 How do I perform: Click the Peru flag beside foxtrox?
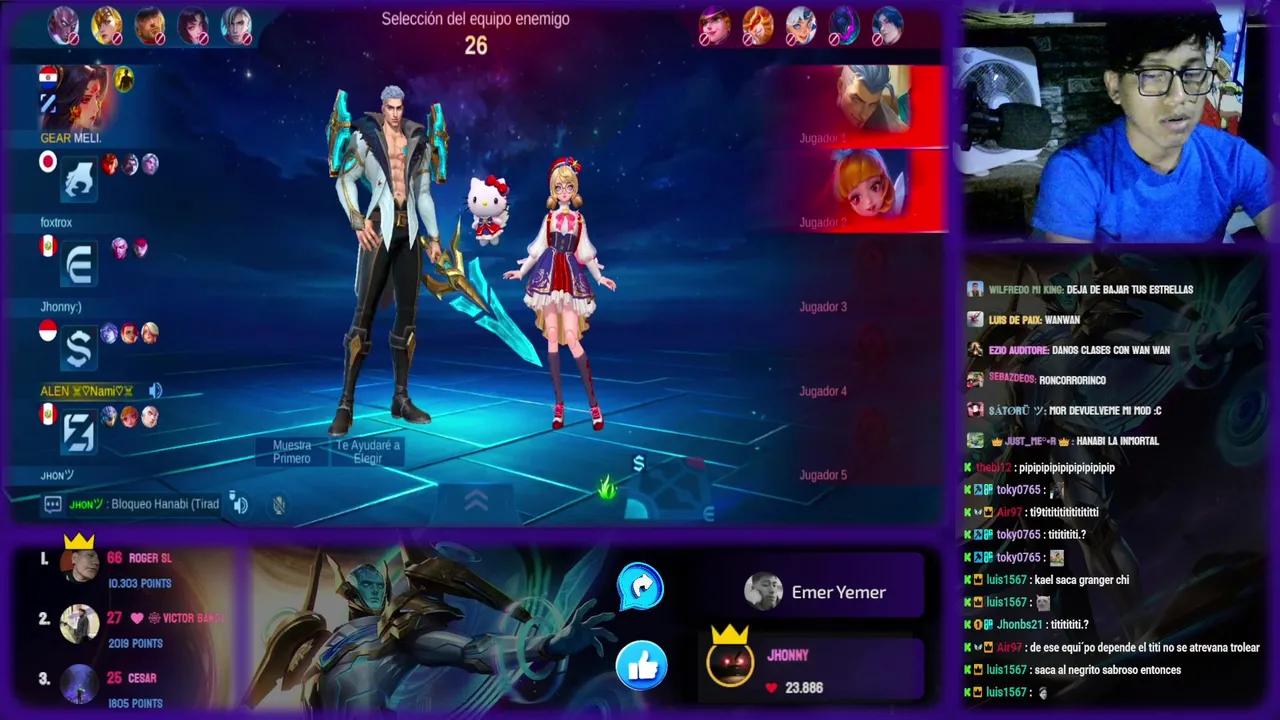pyautogui.click(x=47, y=248)
